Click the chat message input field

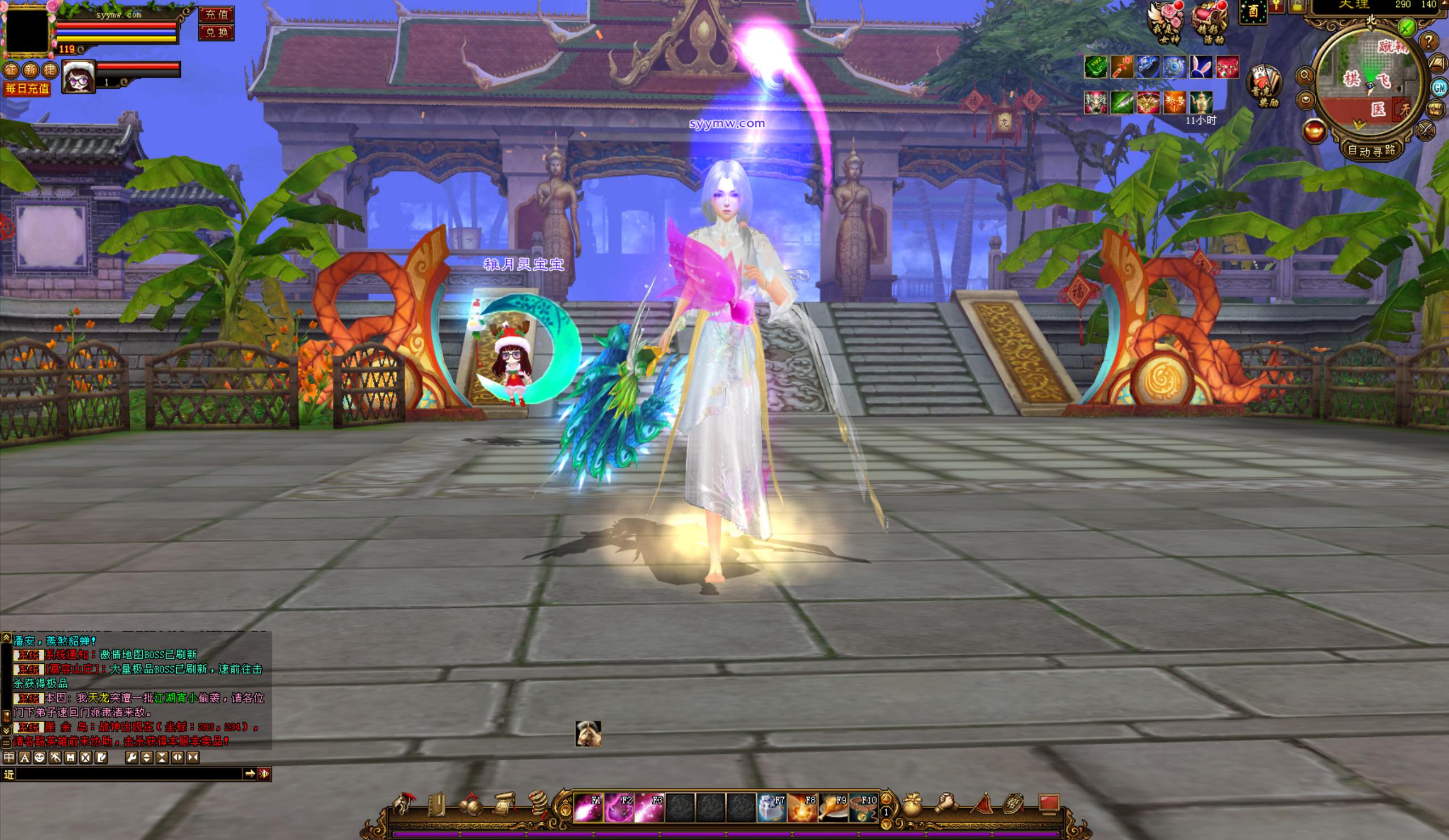pyautogui.click(x=129, y=774)
